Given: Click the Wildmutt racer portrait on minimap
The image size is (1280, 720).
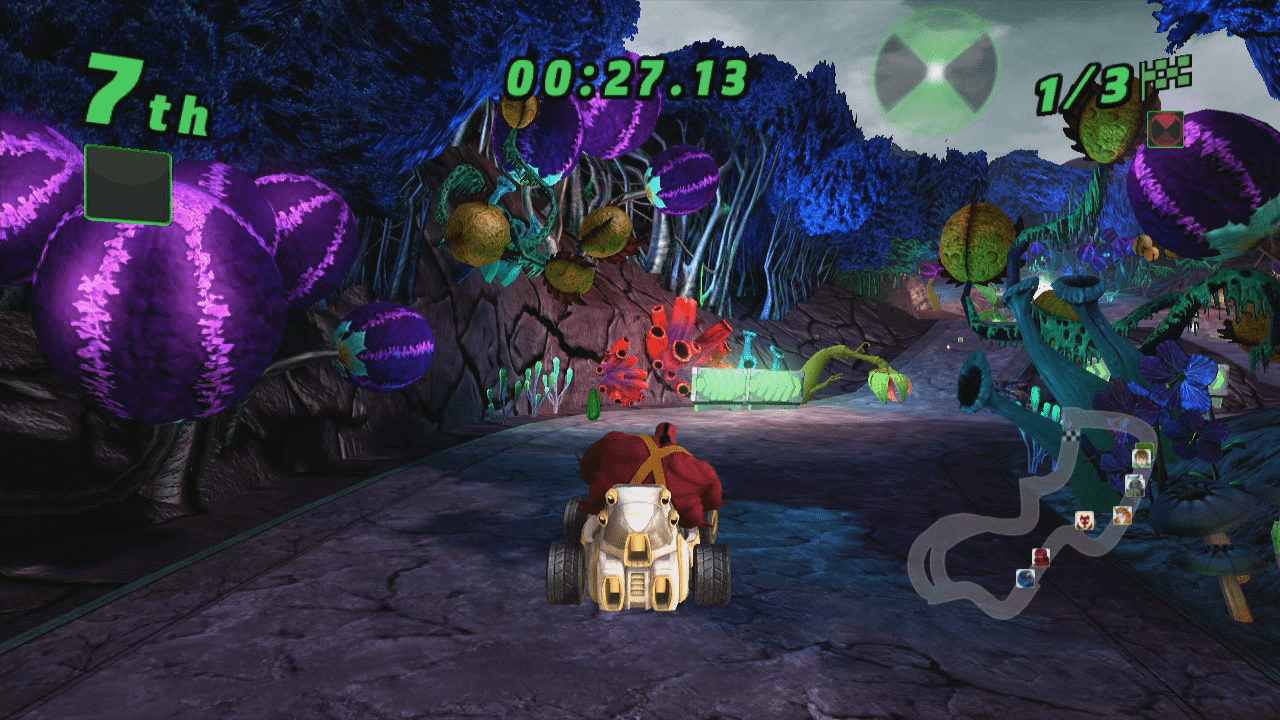Looking at the screenshot, I should pyautogui.click(x=1085, y=520).
